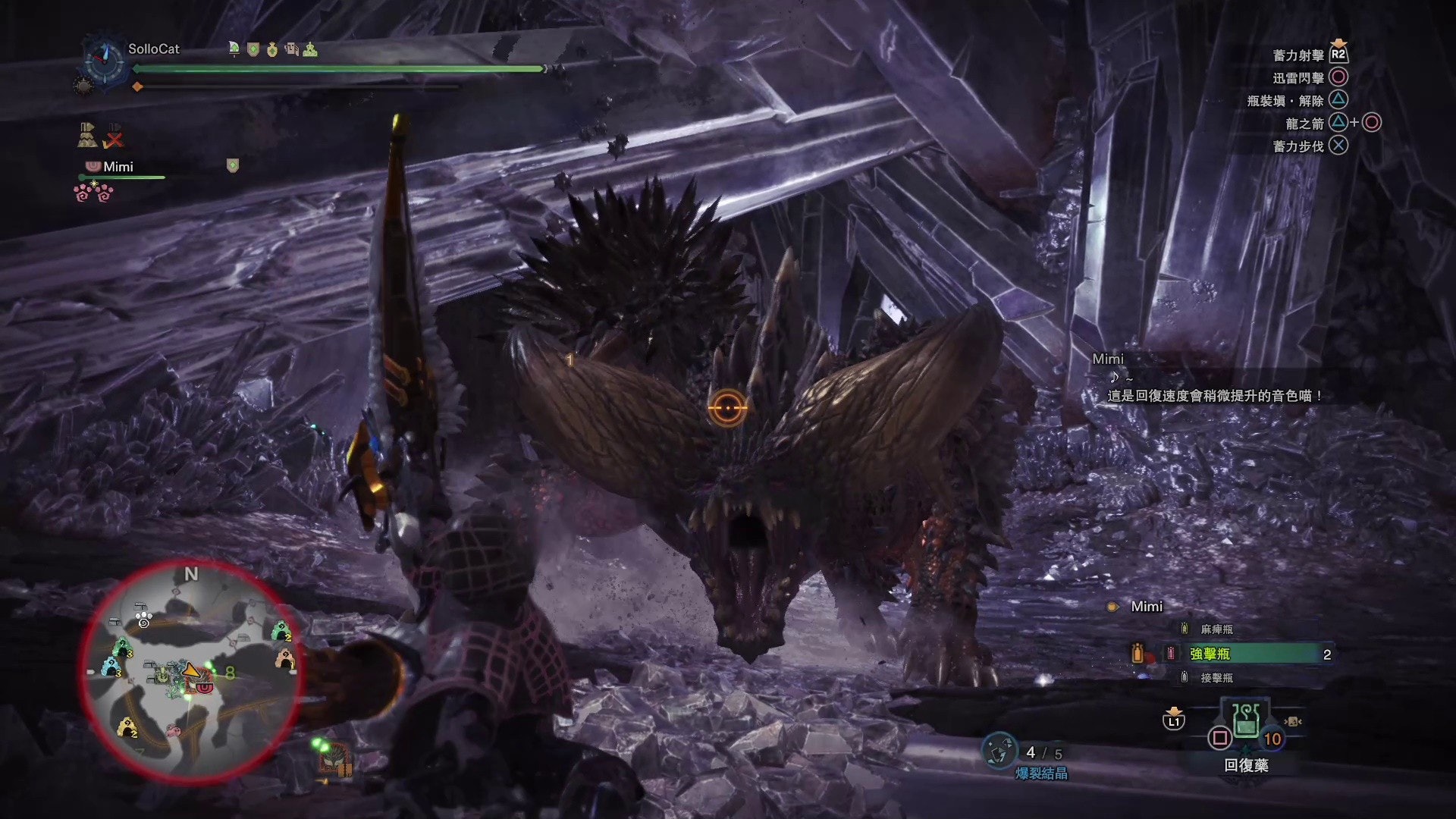Toggle the shield buff icon above Mimi's health bar
The width and height of the screenshot is (1456, 819).
tap(232, 165)
